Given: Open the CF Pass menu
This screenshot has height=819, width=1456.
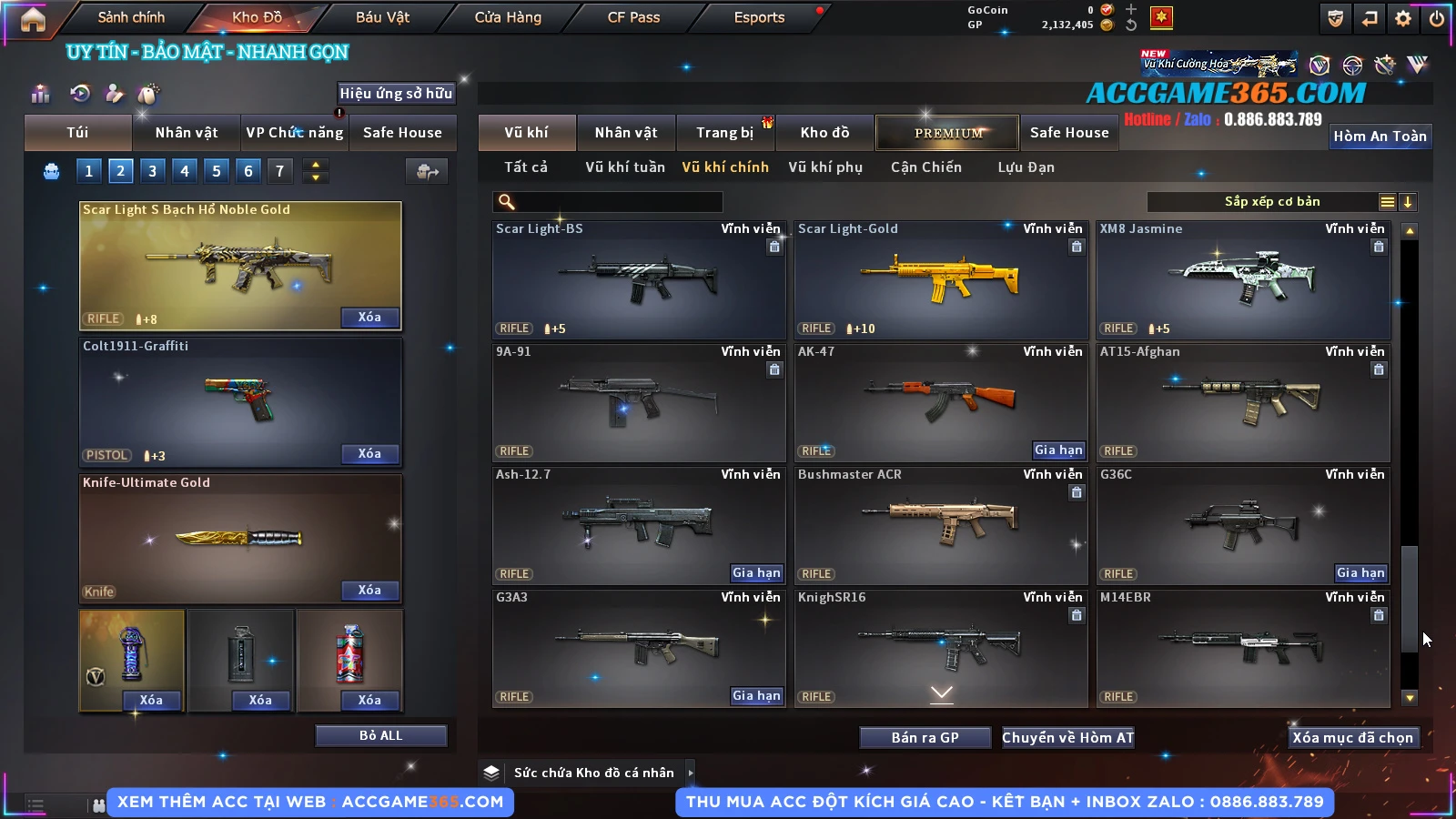Looking at the screenshot, I should 633,17.
